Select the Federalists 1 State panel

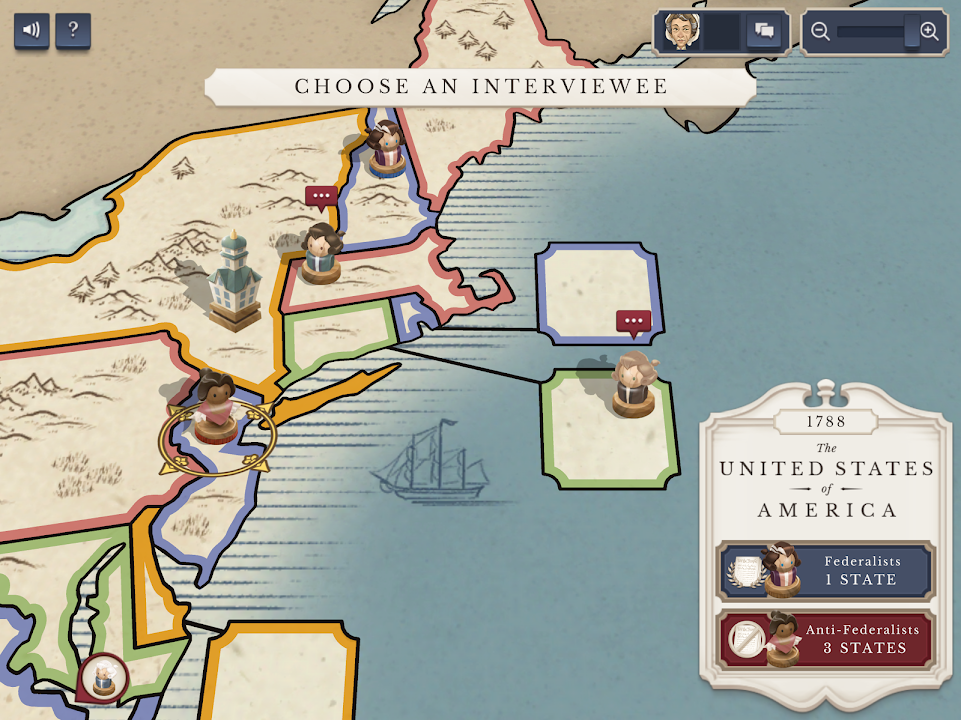pyautogui.click(x=826, y=571)
